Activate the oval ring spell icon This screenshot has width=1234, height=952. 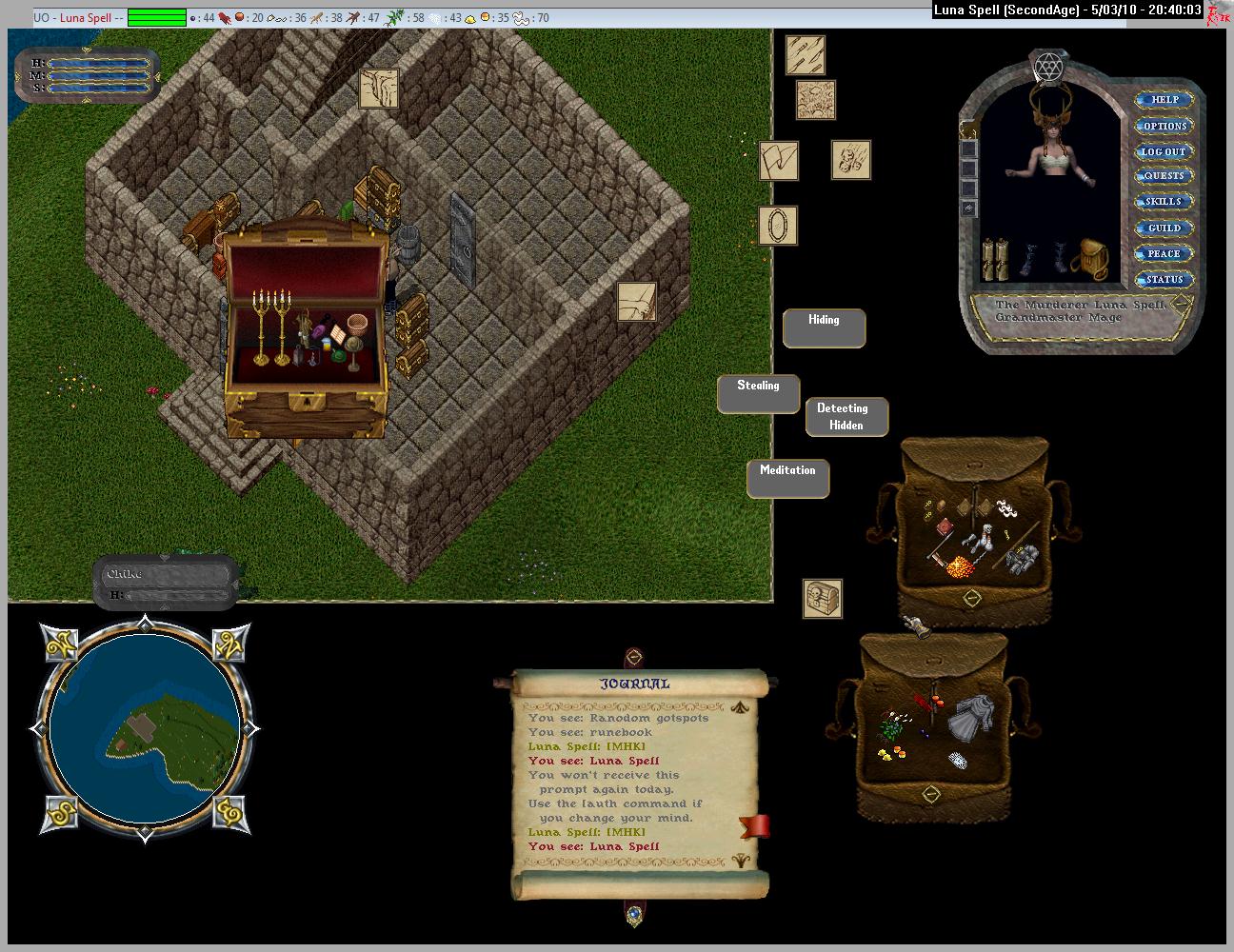coord(778,226)
